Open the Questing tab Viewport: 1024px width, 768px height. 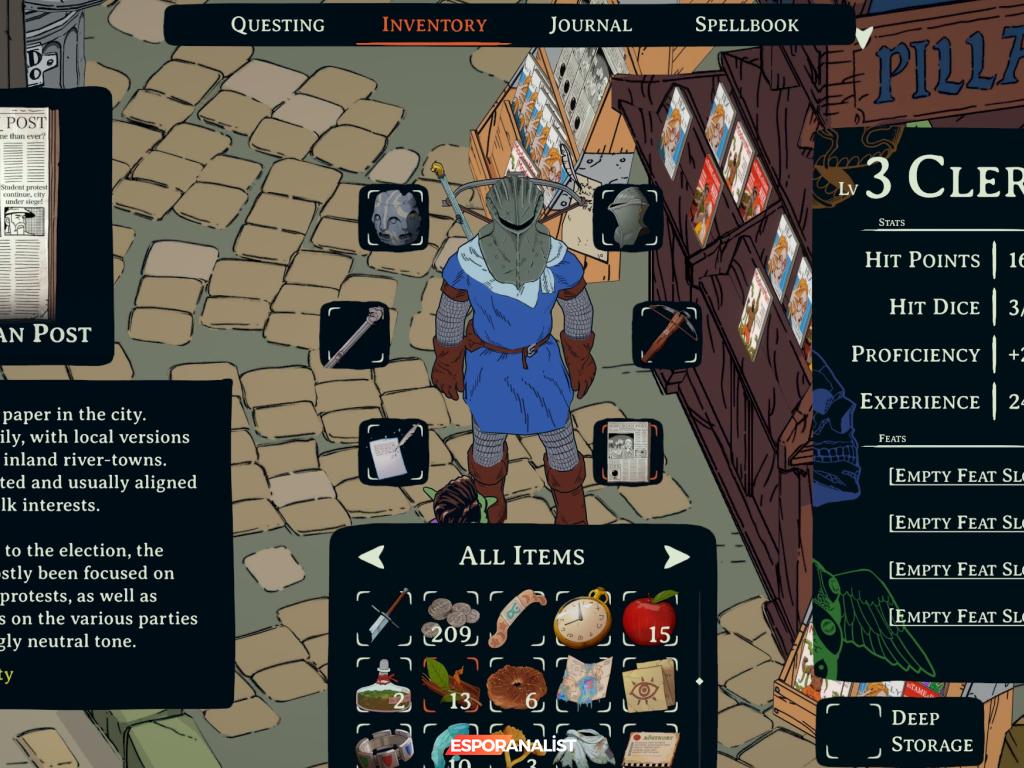[277, 25]
